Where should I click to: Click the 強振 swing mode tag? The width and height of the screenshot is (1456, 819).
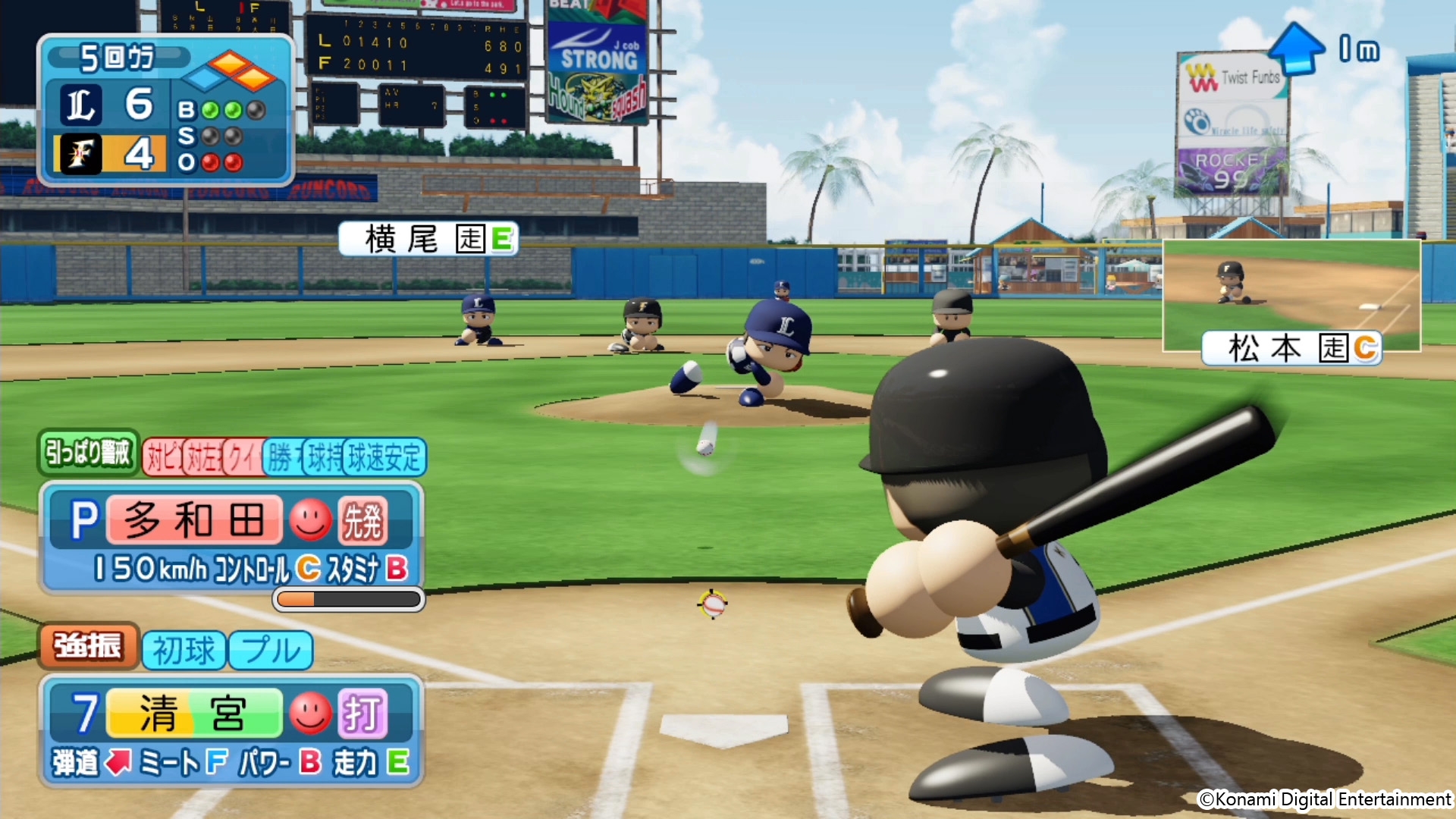88,647
